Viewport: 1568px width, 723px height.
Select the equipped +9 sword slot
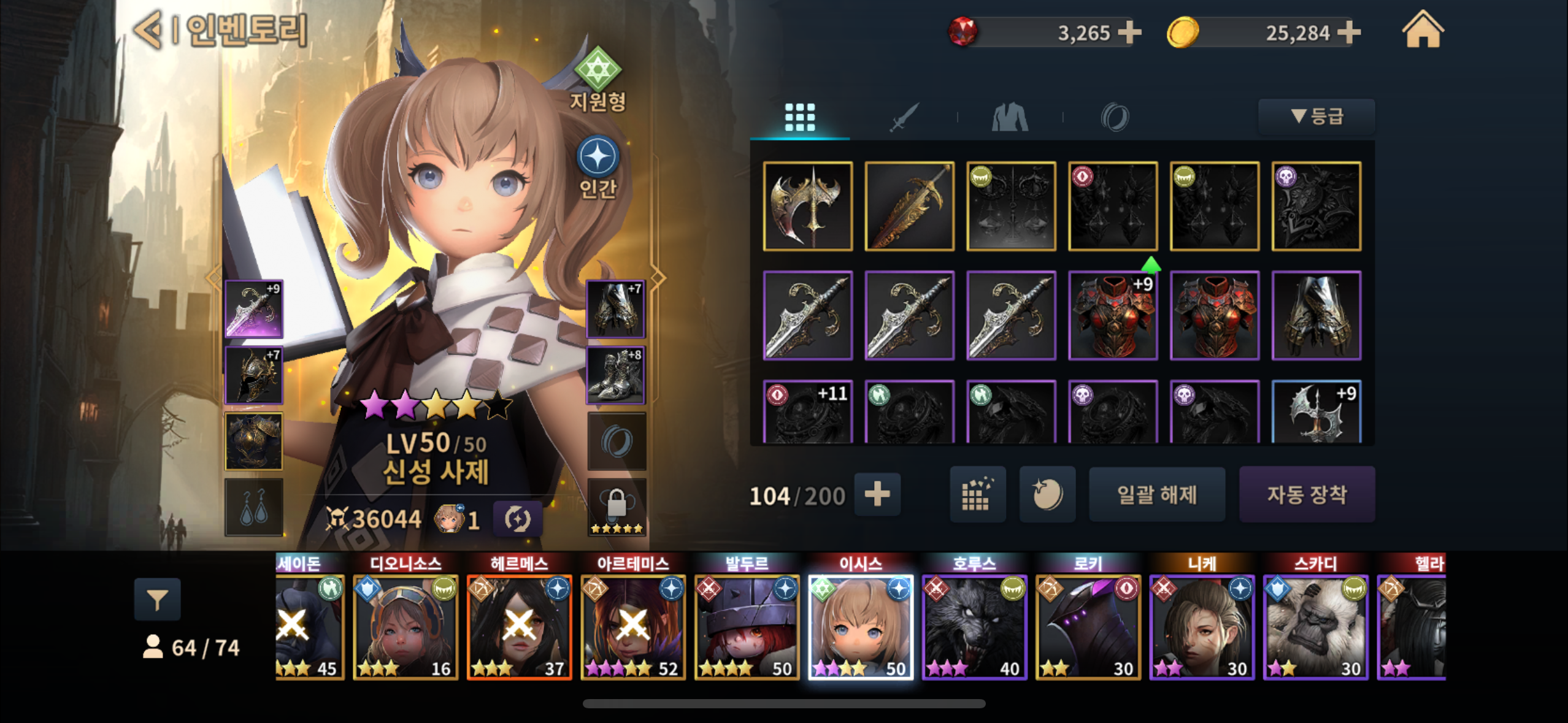[x=254, y=309]
